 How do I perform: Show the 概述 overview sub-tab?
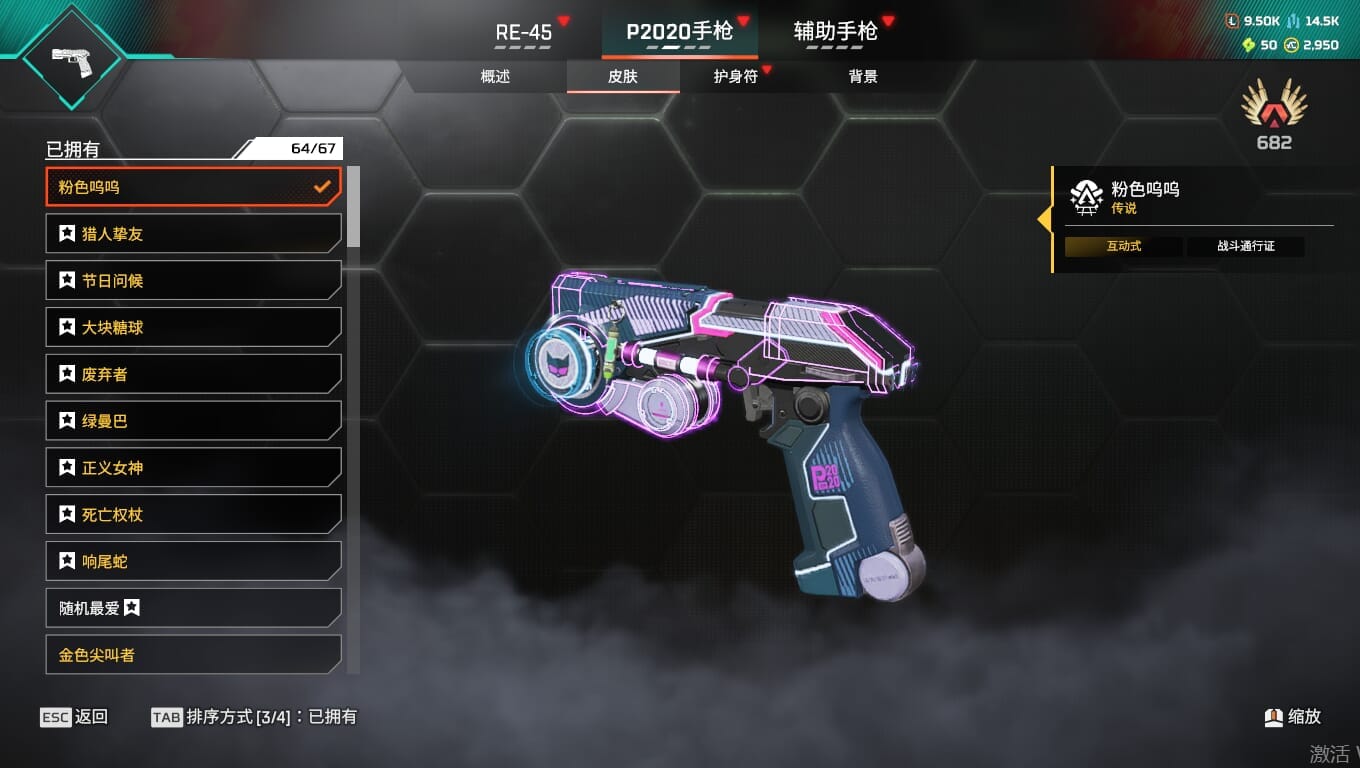tap(495, 77)
